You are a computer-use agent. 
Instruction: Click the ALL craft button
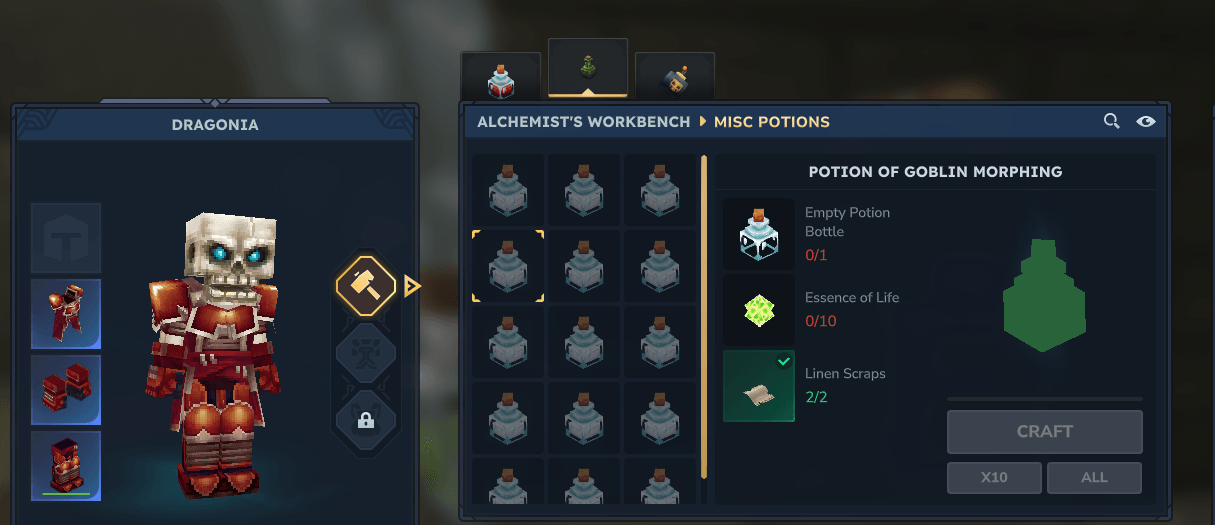tap(1094, 478)
